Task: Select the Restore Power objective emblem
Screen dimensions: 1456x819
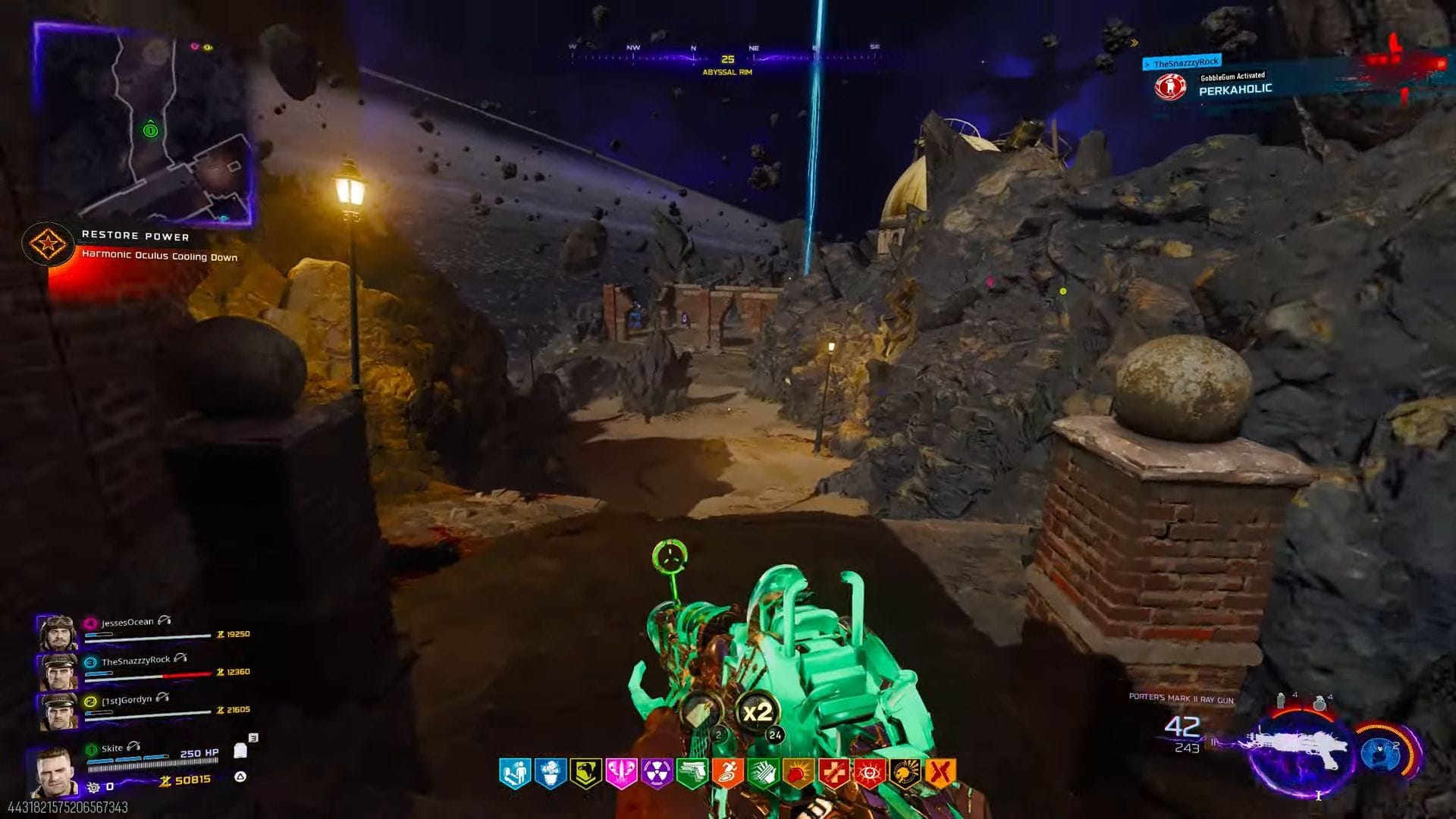Action: point(49,243)
